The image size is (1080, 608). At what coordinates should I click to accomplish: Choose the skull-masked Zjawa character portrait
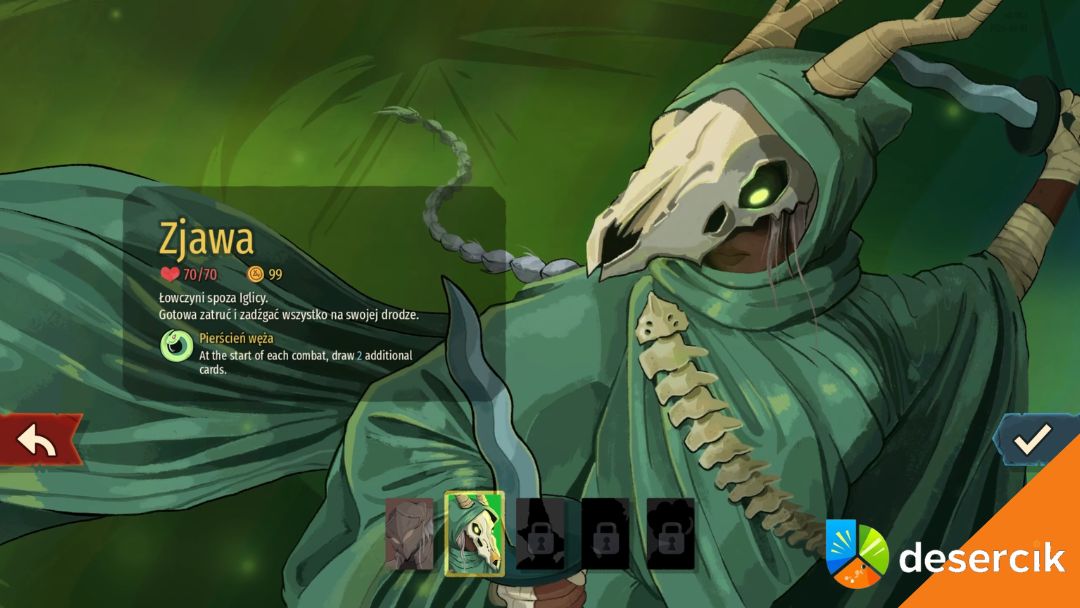[x=474, y=533]
